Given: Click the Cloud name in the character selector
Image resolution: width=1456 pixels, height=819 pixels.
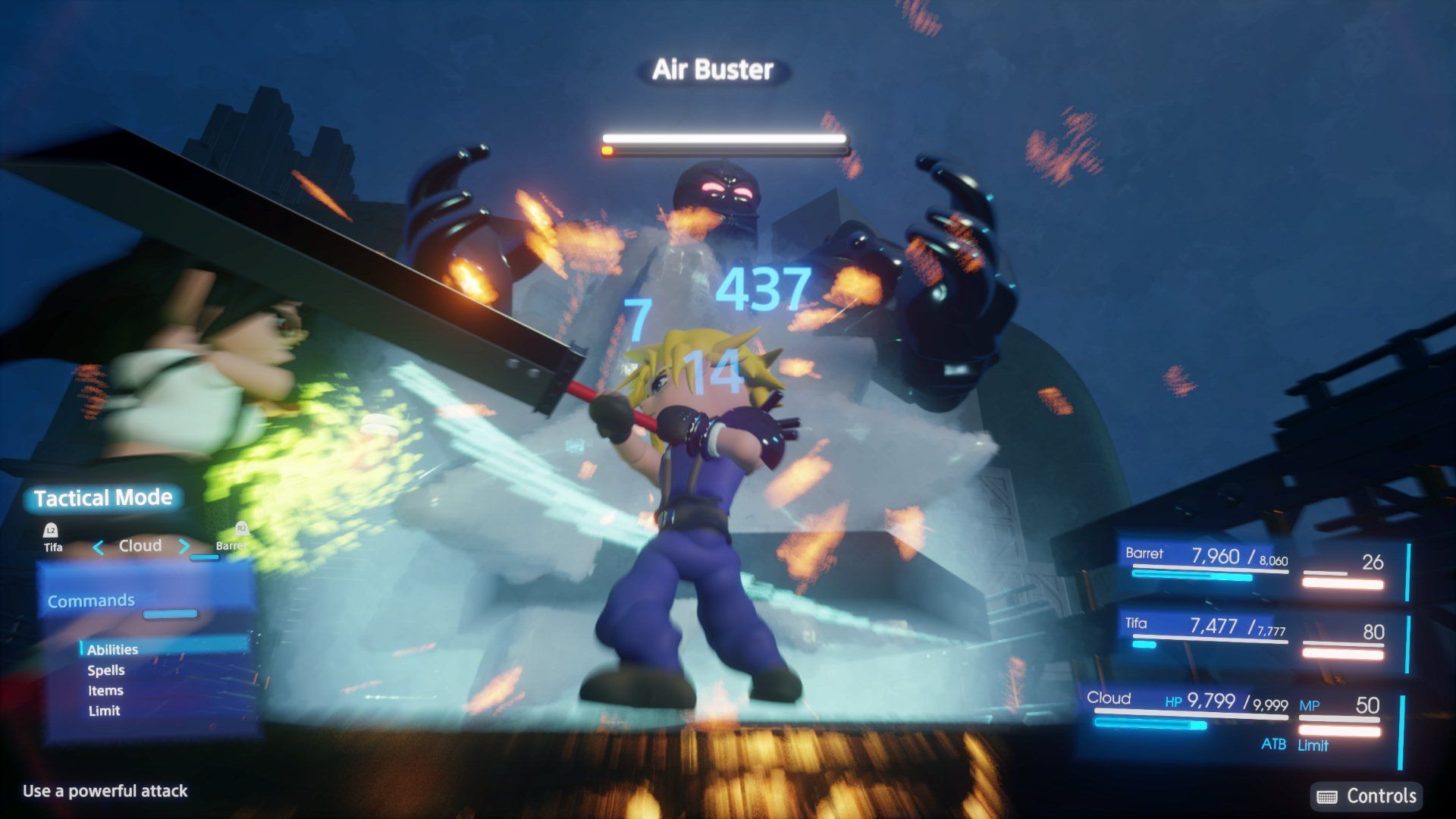Looking at the screenshot, I should [140, 544].
